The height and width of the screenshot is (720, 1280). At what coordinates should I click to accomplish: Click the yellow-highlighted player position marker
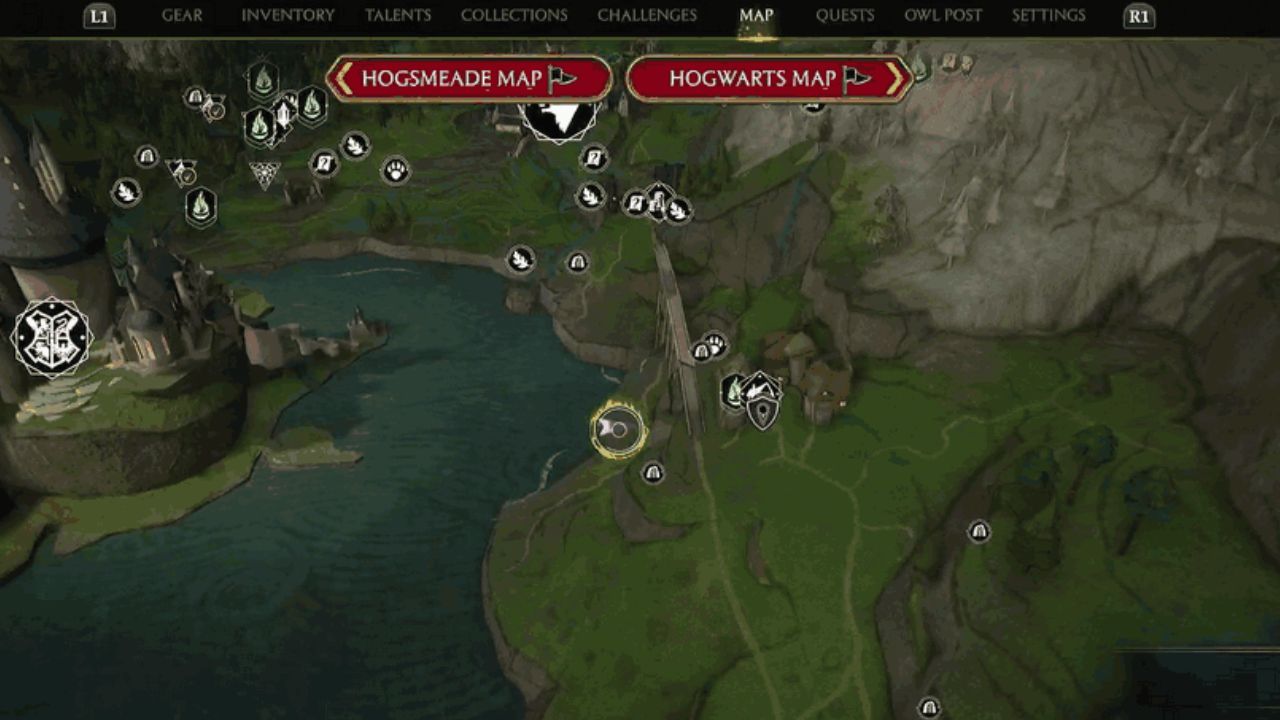[614, 430]
